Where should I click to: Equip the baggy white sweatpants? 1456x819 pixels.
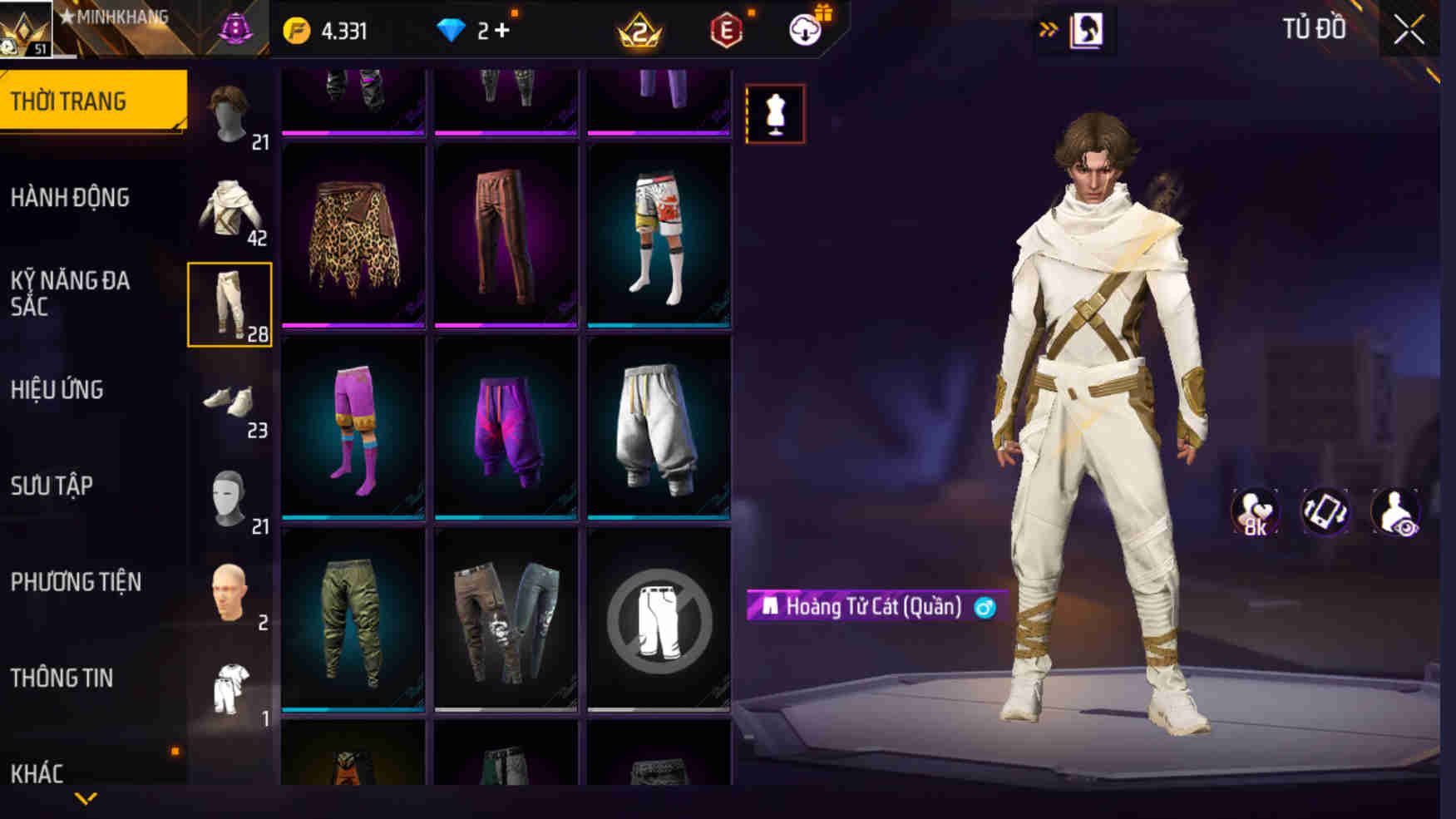[x=659, y=428]
